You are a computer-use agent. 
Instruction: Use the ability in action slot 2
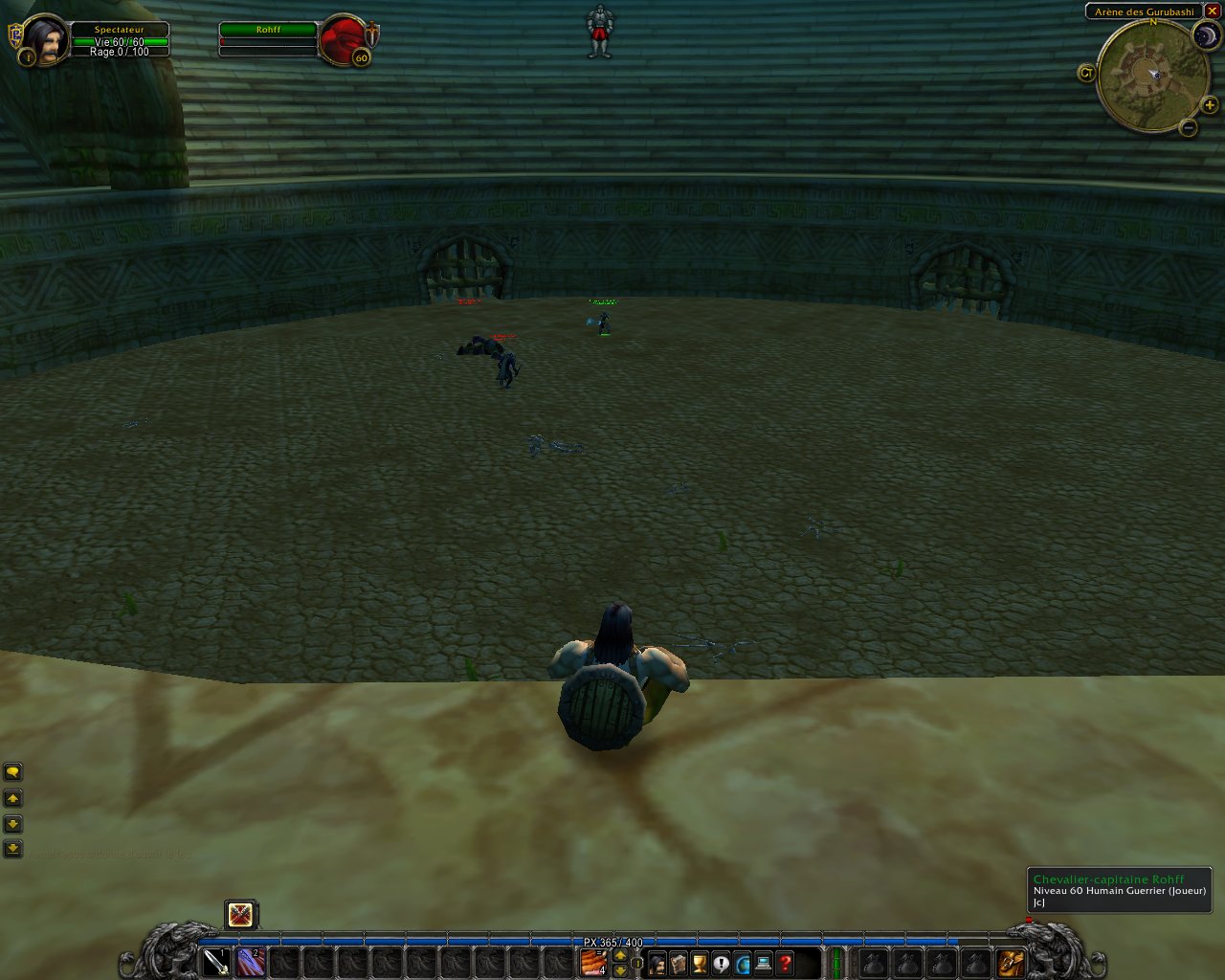pyautogui.click(x=251, y=962)
